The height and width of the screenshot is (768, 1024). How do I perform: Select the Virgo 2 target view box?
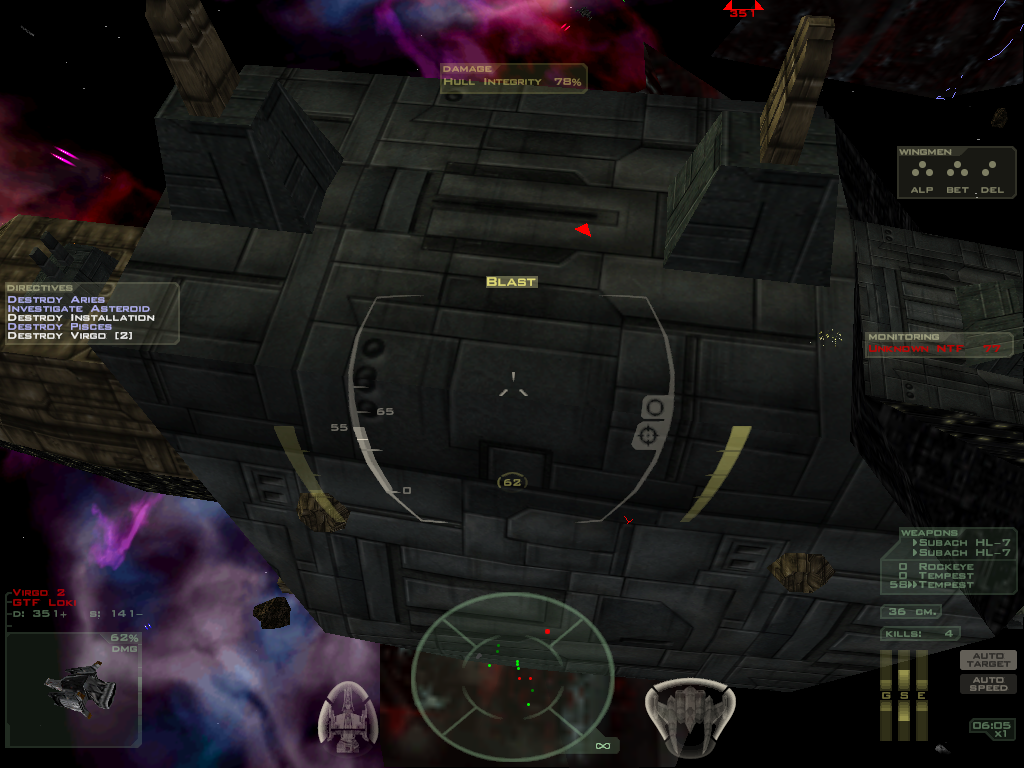pos(73,689)
